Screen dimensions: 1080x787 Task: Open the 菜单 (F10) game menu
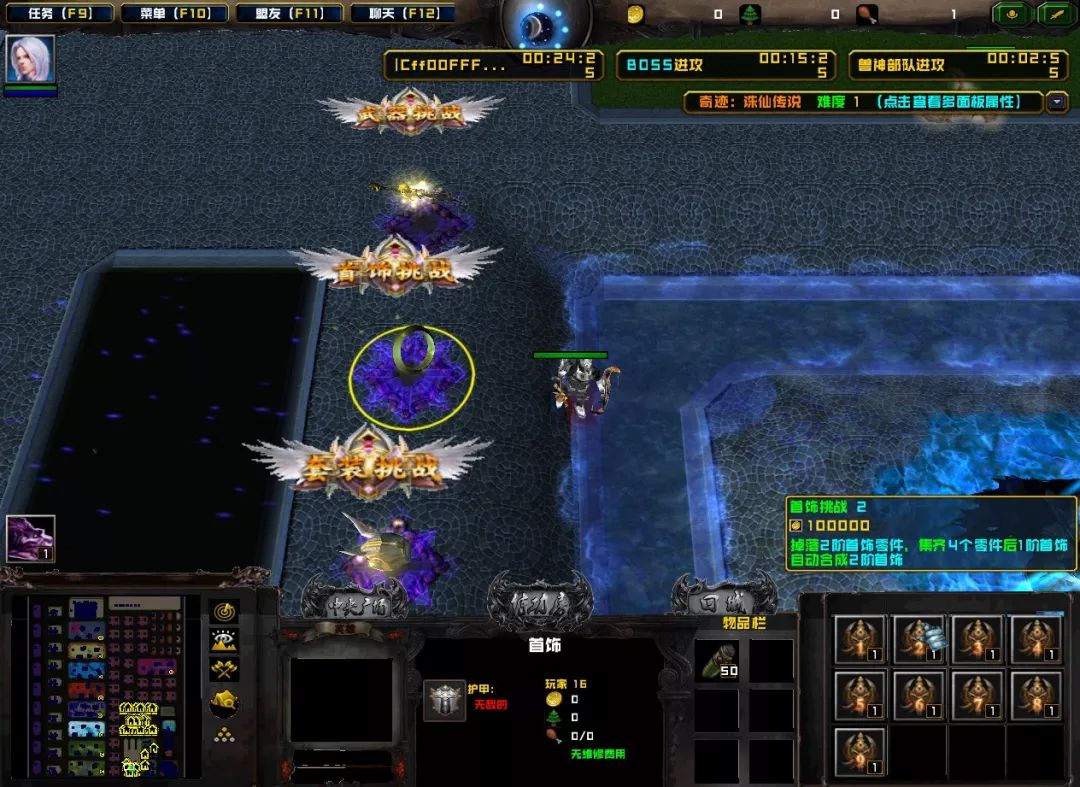pos(174,14)
